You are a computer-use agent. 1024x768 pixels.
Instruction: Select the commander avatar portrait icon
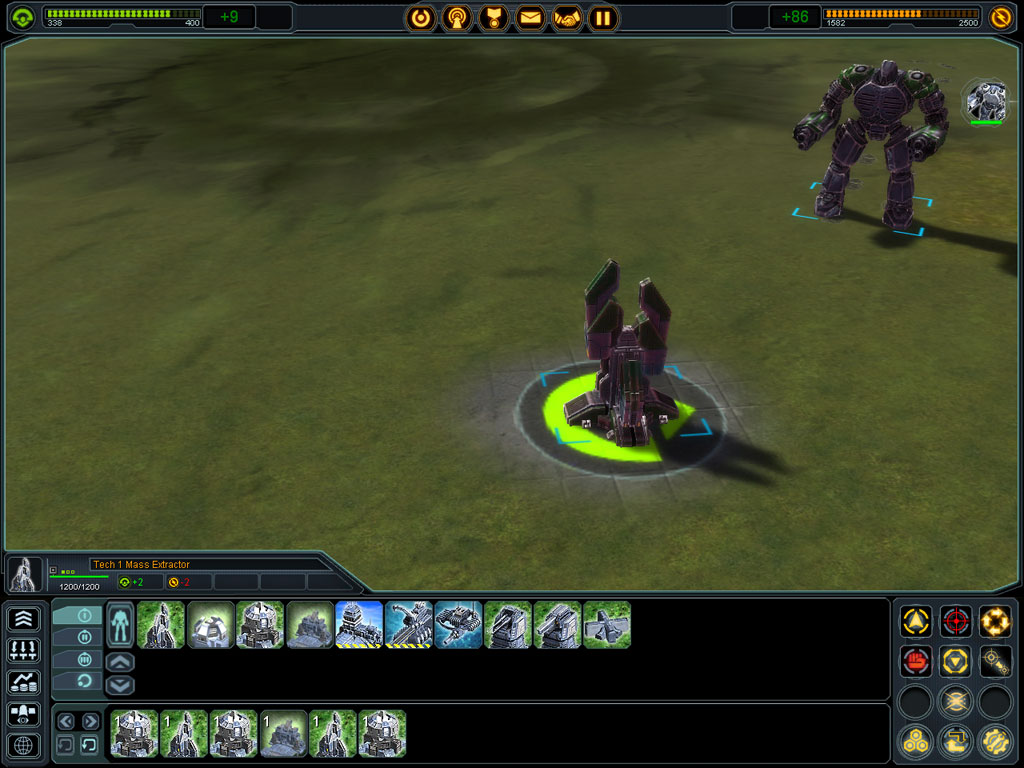point(986,102)
